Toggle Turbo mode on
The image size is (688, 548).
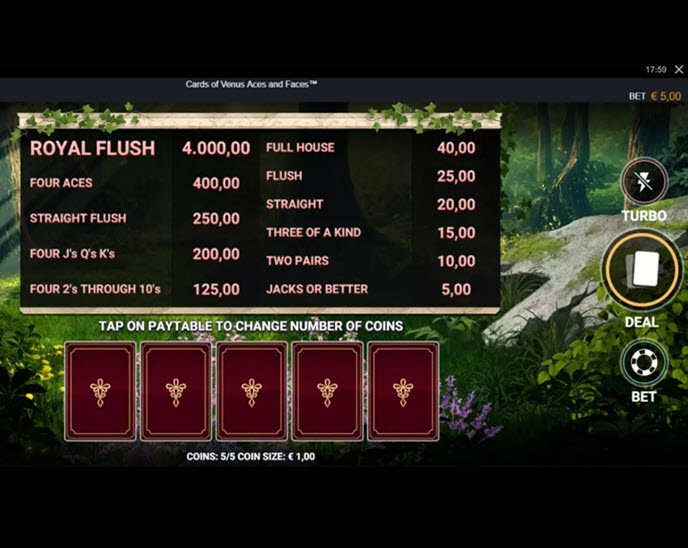point(644,183)
